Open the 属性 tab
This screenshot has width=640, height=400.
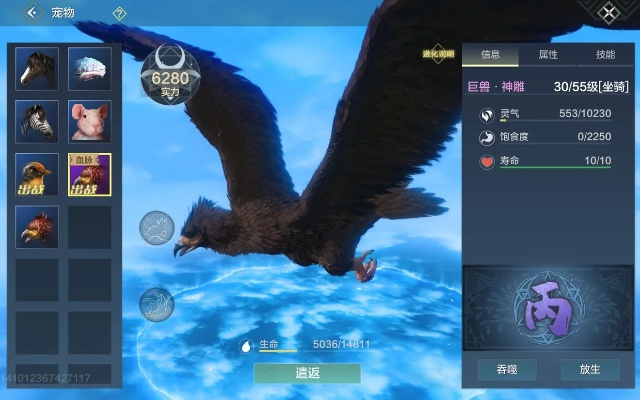pyautogui.click(x=548, y=55)
